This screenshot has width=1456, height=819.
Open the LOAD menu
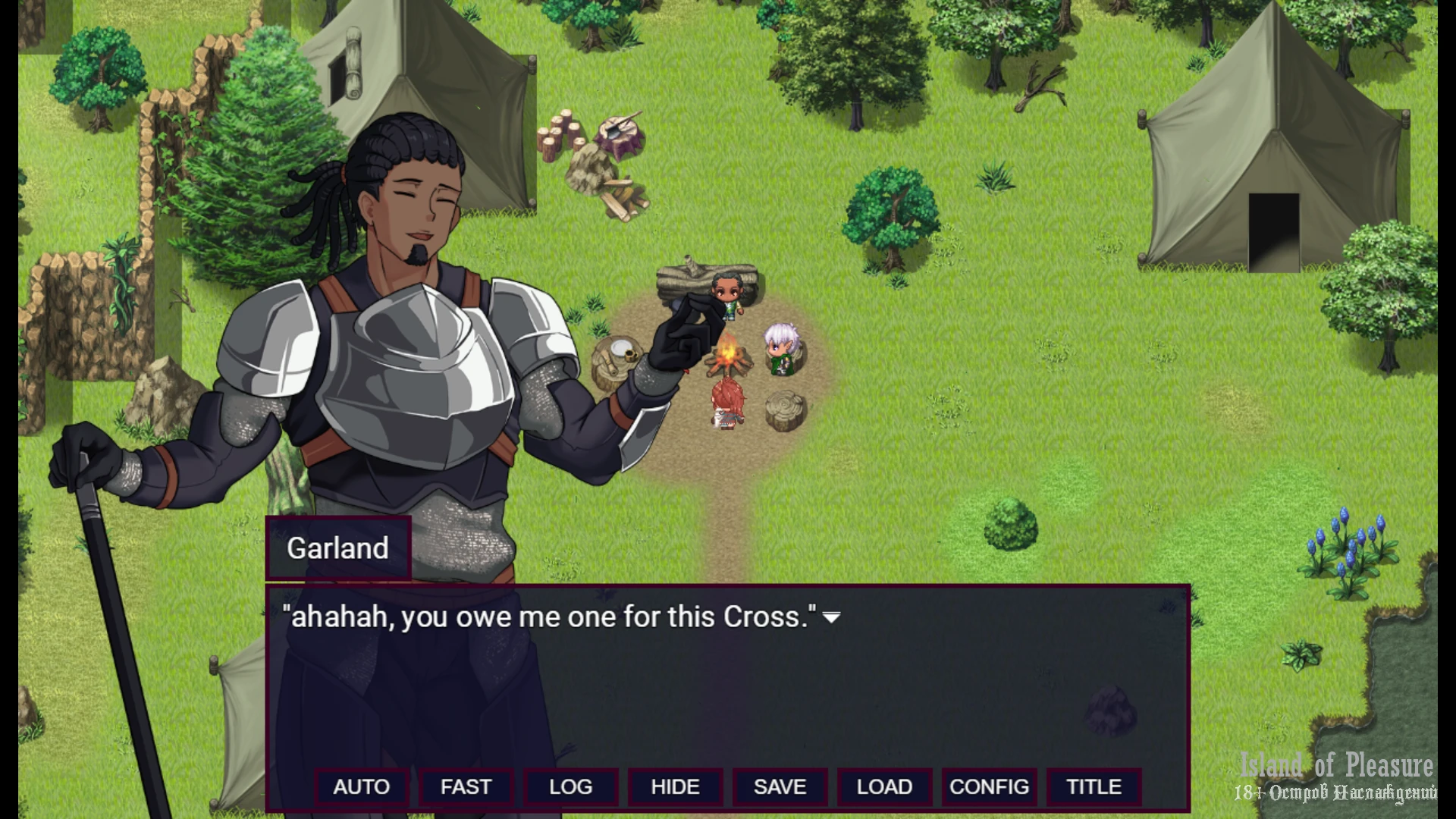pyautogui.click(x=885, y=787)
